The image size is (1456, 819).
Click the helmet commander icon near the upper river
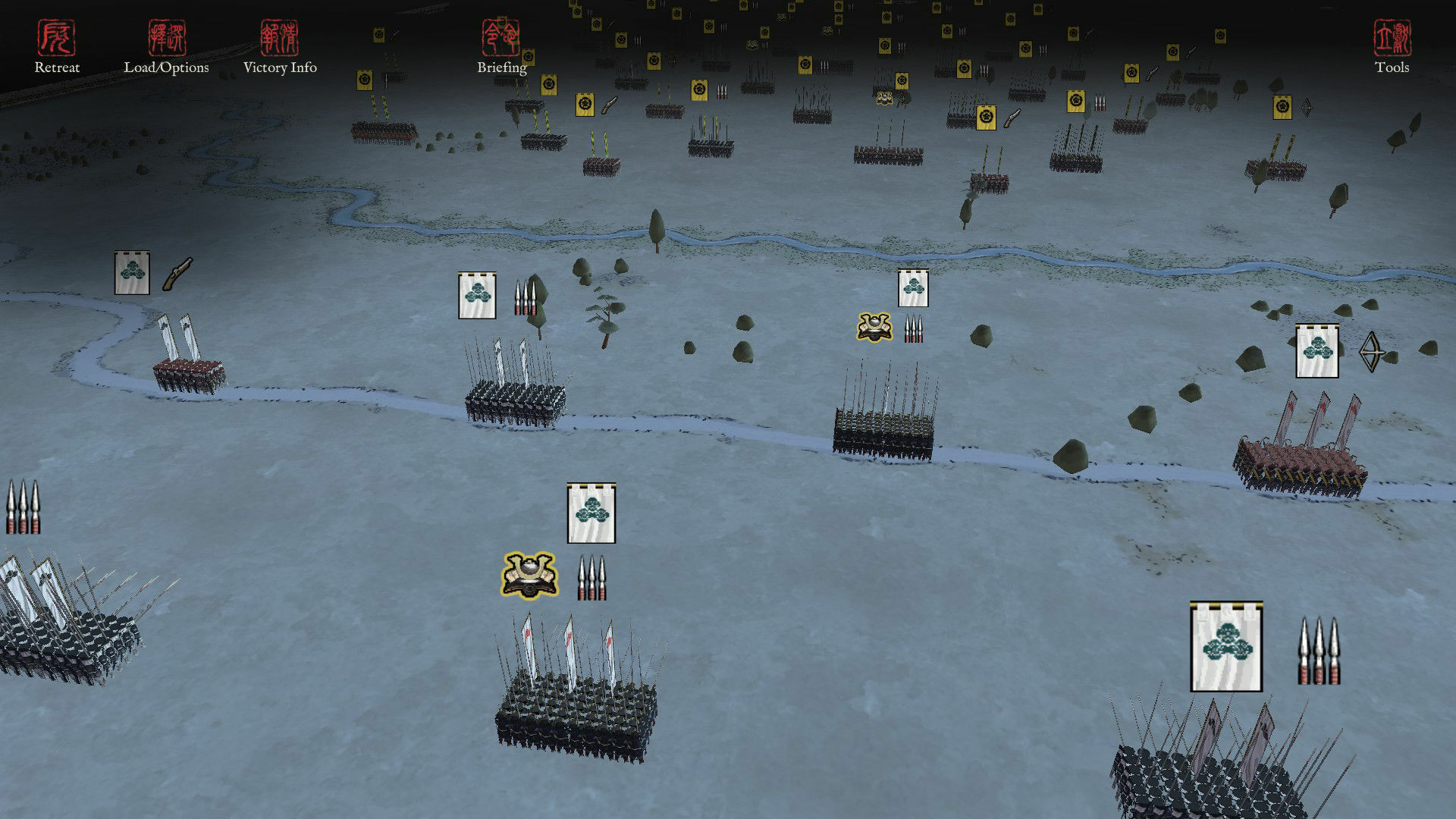(874, 325)
